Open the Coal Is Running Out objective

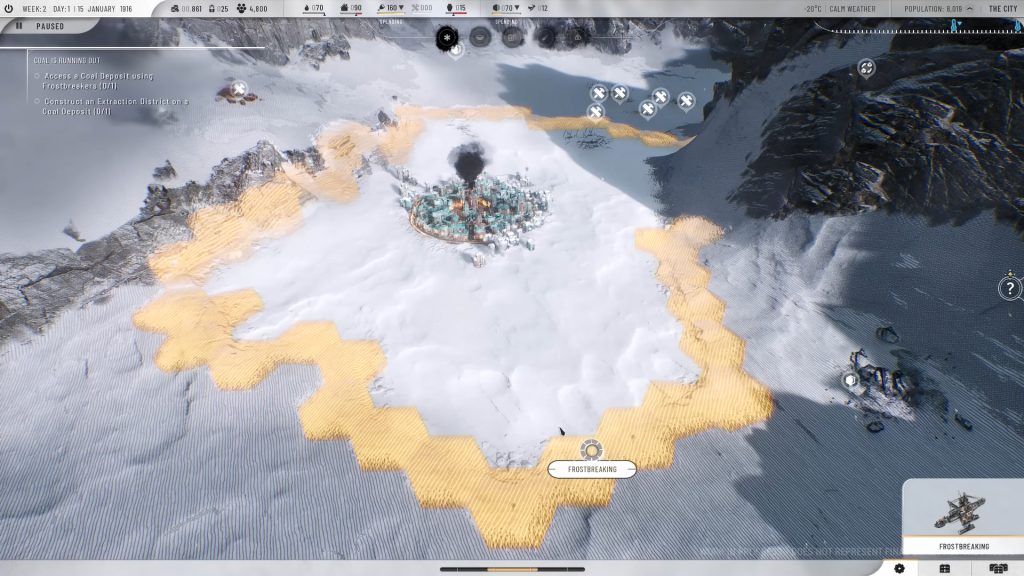pos(65,59)
